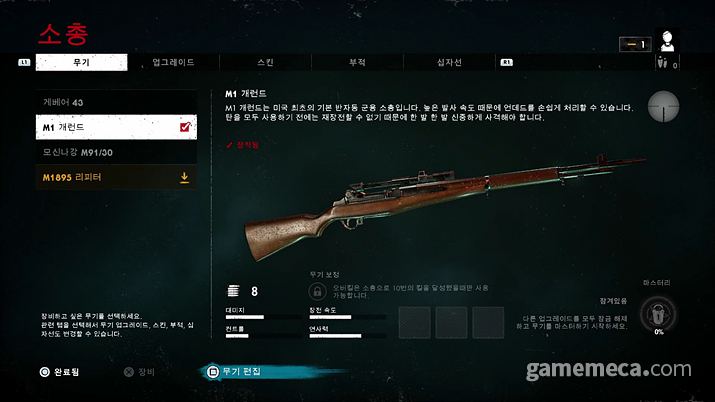Open the 업그레이드 tab
Image resolution: width=715 pixels, height=402 pixels.
point(173,62)
